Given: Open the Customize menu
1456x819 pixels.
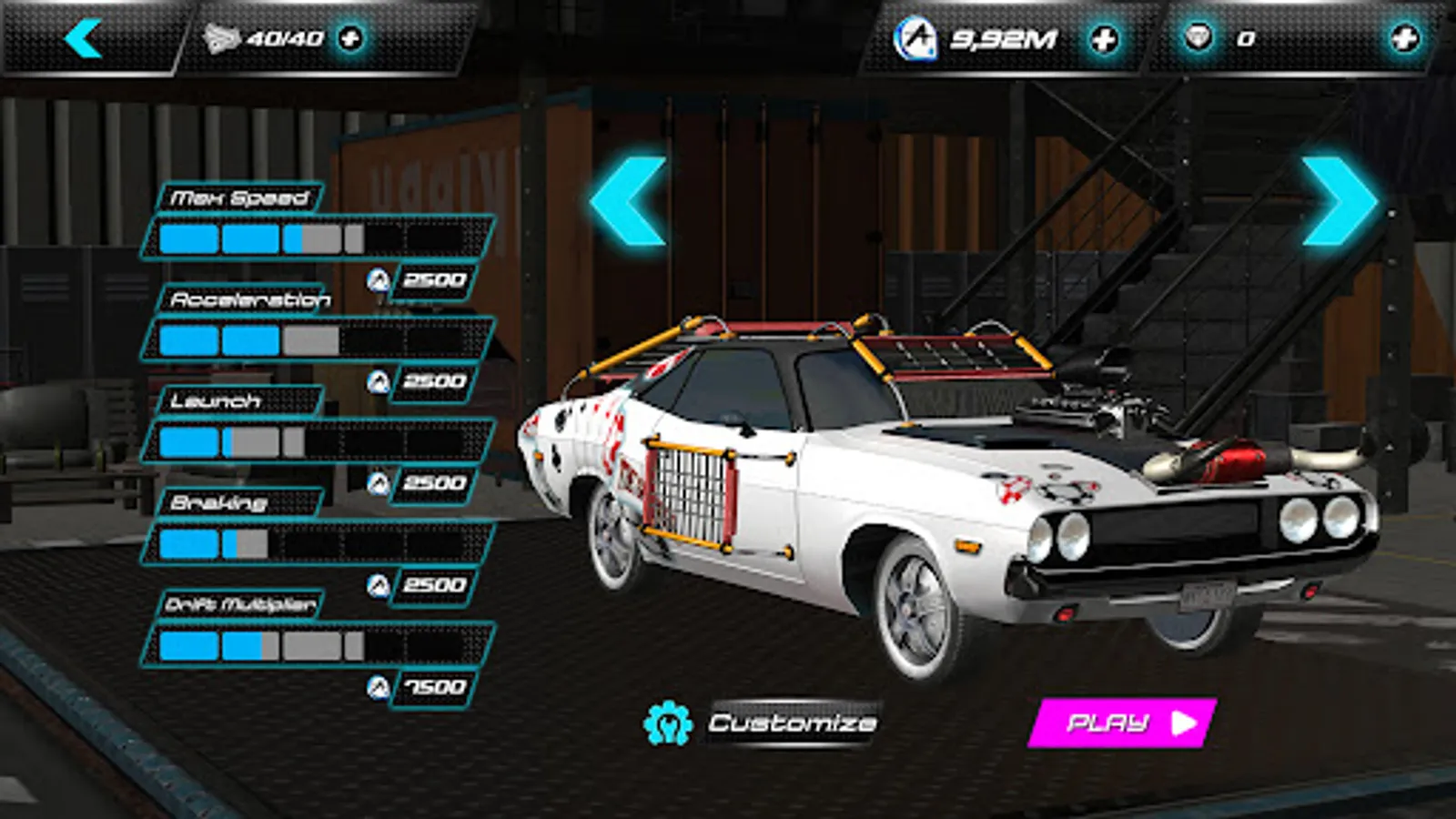Looking at the screenshot, I should [x=792, y=723].
